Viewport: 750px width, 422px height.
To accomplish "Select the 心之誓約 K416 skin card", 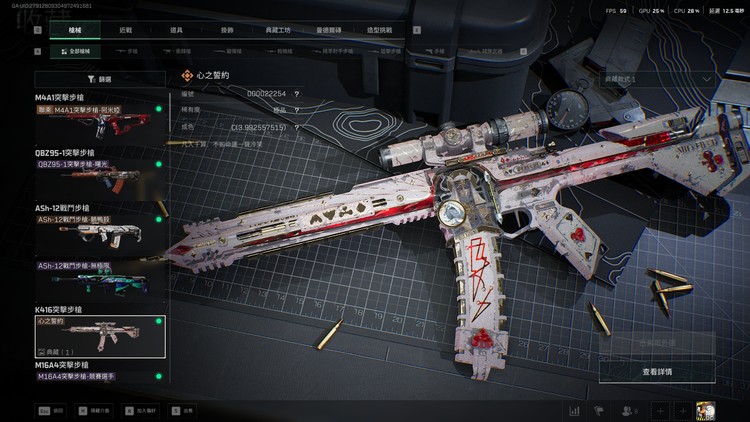I will 100,336.
